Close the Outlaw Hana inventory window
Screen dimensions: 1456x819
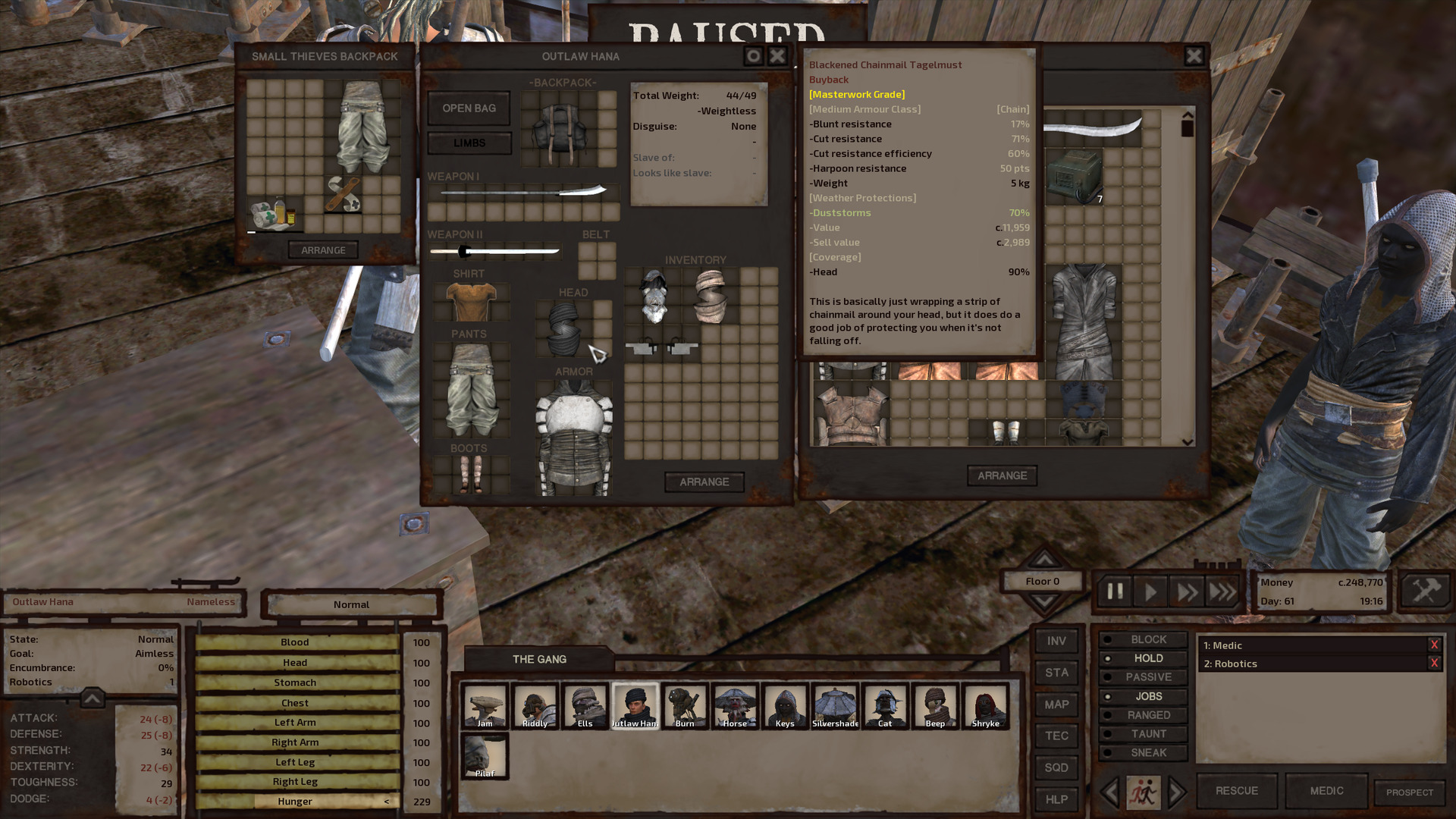[777, 56]
